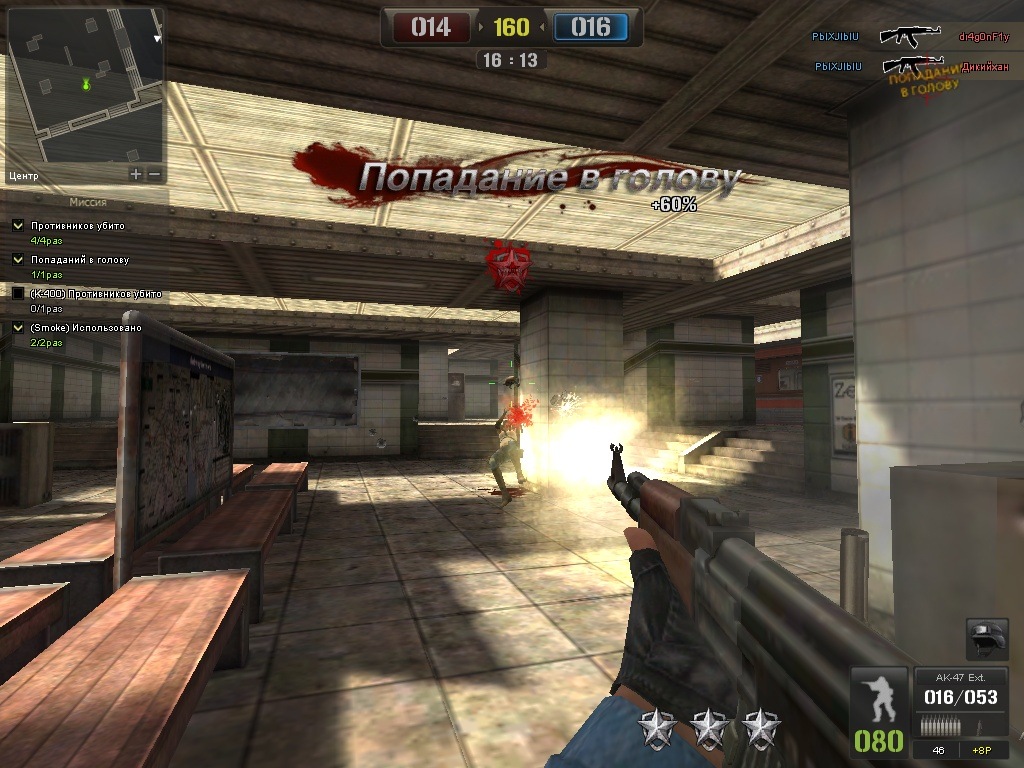Click the Миссия mission panel header

[x=88, y=202]
